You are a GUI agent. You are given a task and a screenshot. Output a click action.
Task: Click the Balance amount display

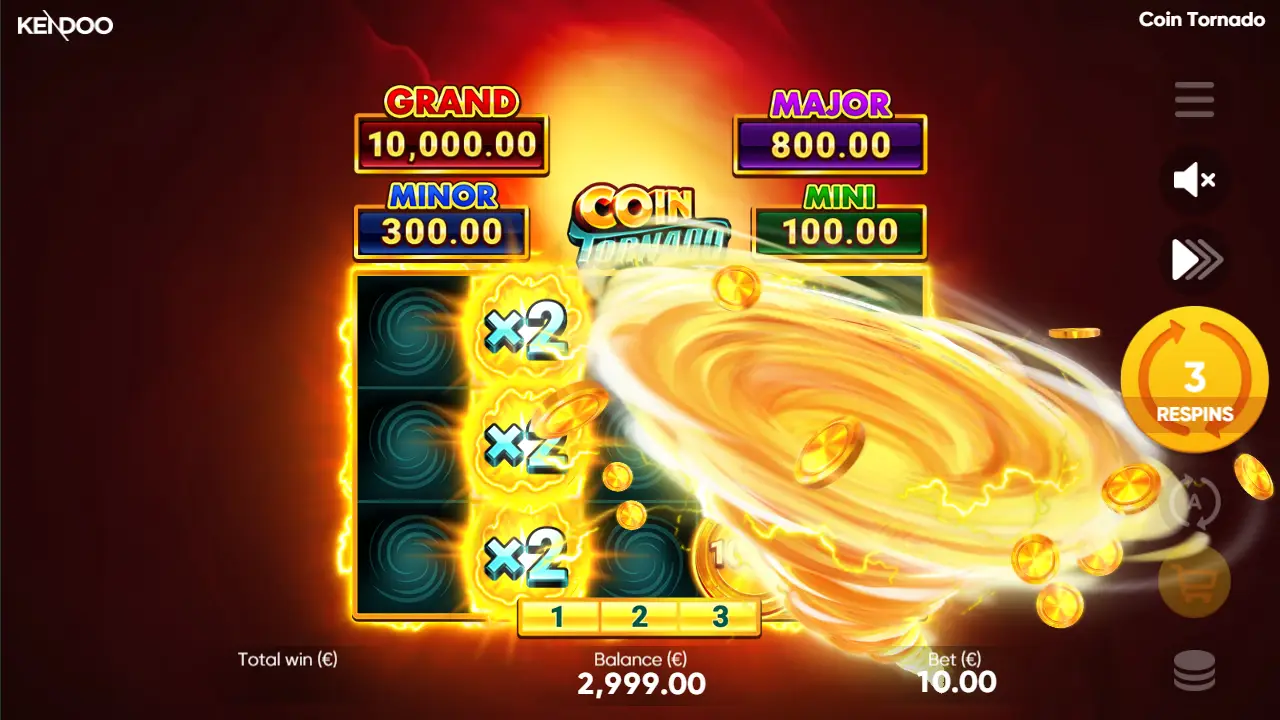(642, 683)
